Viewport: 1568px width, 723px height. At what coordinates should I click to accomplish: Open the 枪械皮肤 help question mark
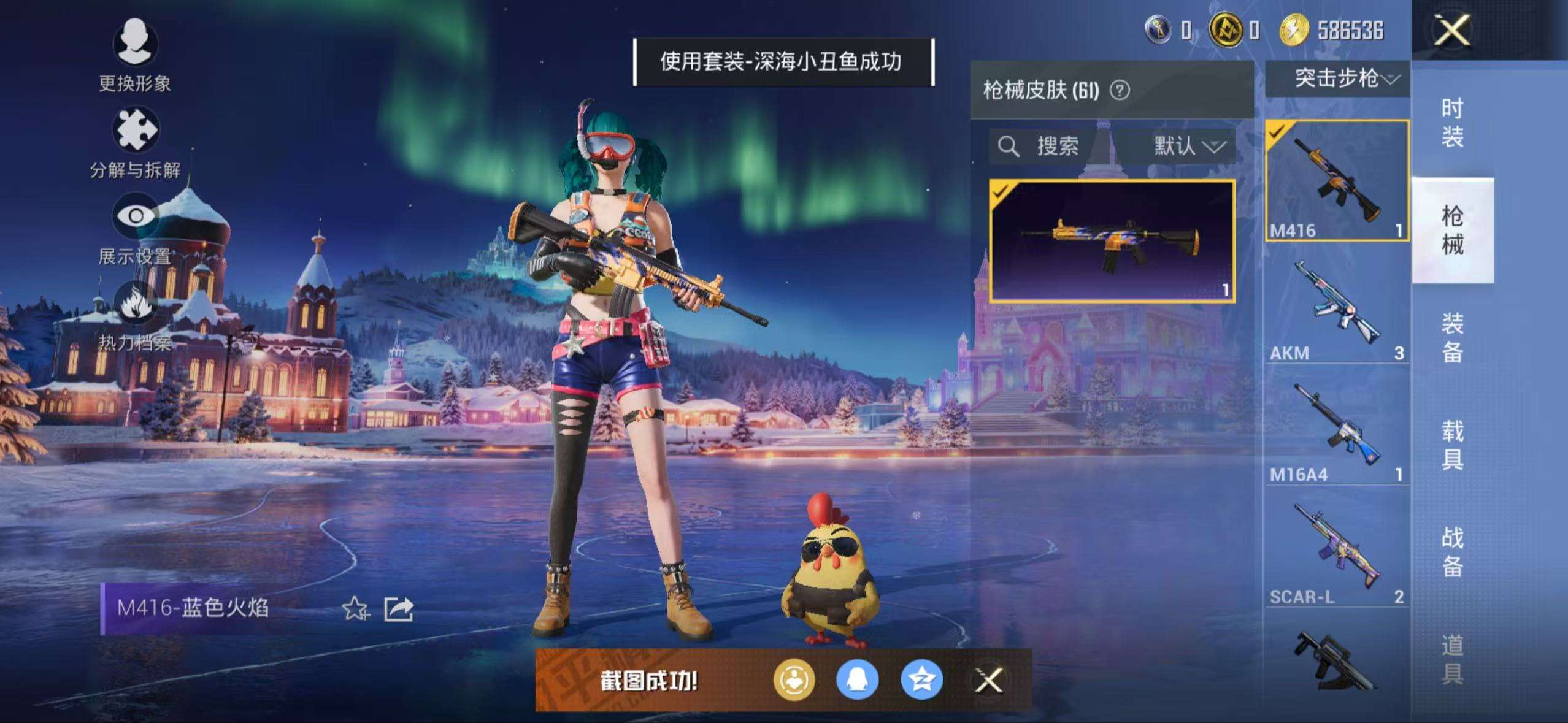pos(1120,91)
